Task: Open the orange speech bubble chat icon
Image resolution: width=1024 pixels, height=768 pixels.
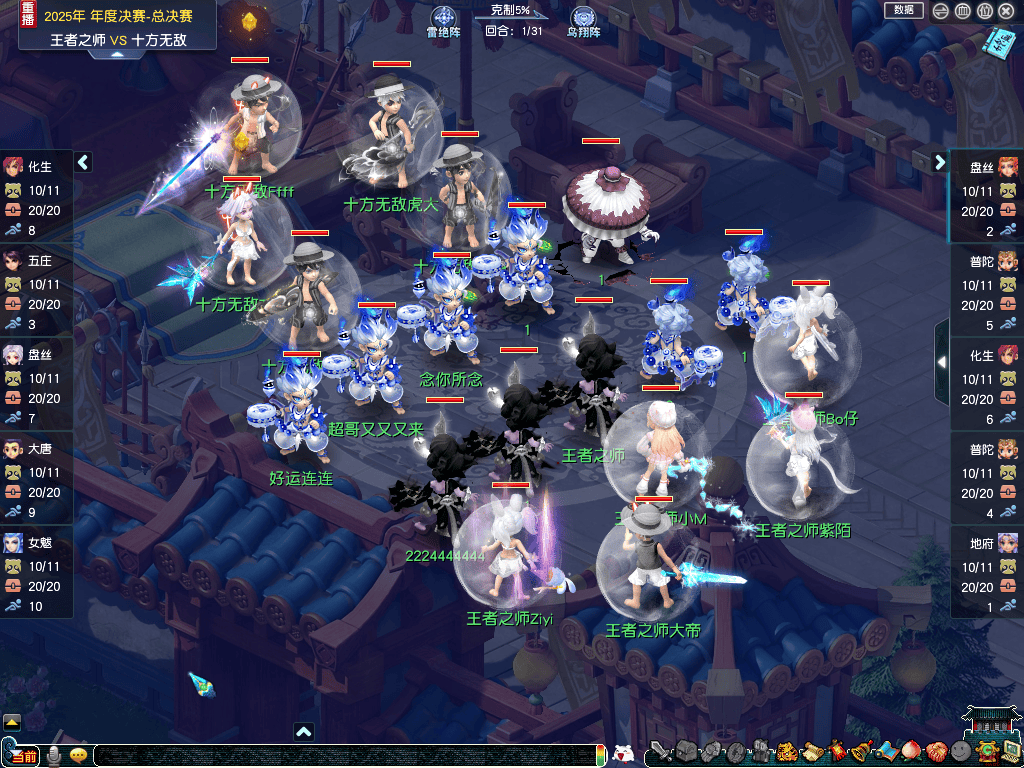Action: pos(78,755)
